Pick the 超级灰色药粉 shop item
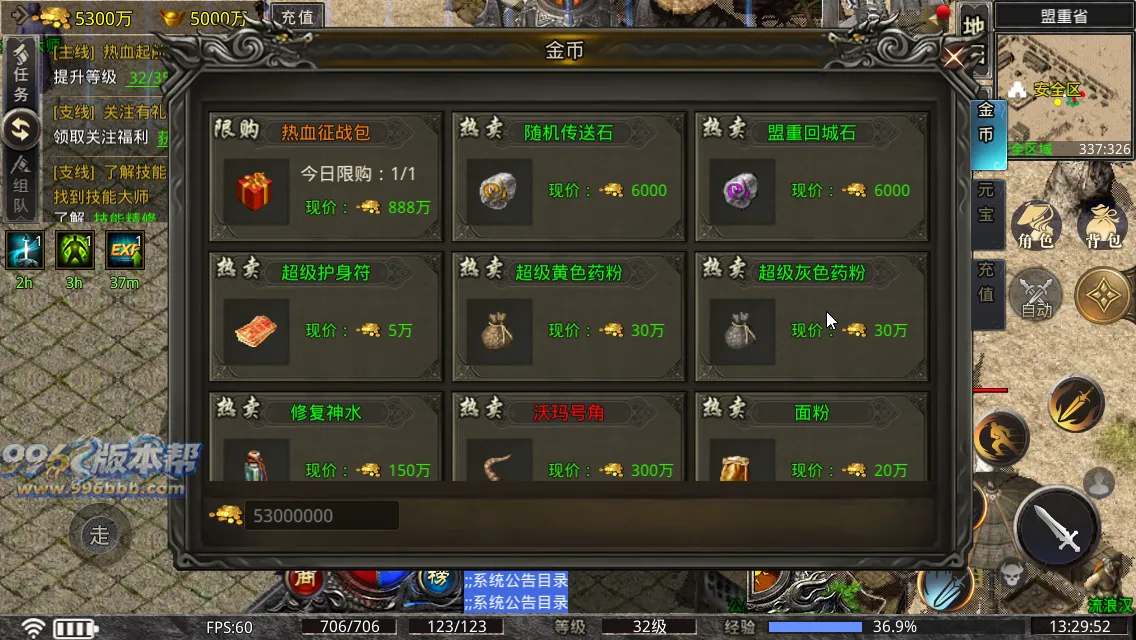 point(811,317)
